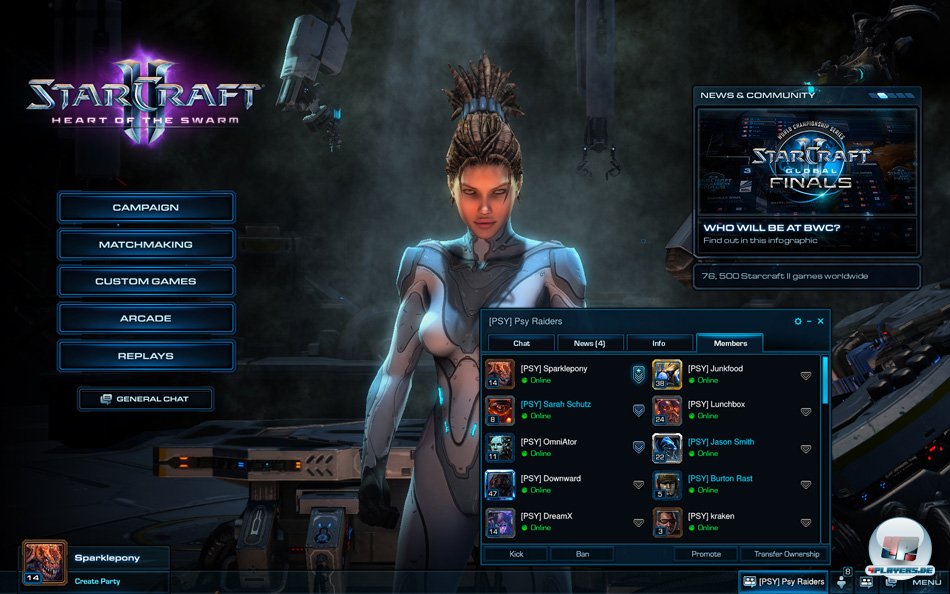Open the Replays menu
Image resolution: width=950 pixels, height=594 pixels.
click(x=146, y=356)
